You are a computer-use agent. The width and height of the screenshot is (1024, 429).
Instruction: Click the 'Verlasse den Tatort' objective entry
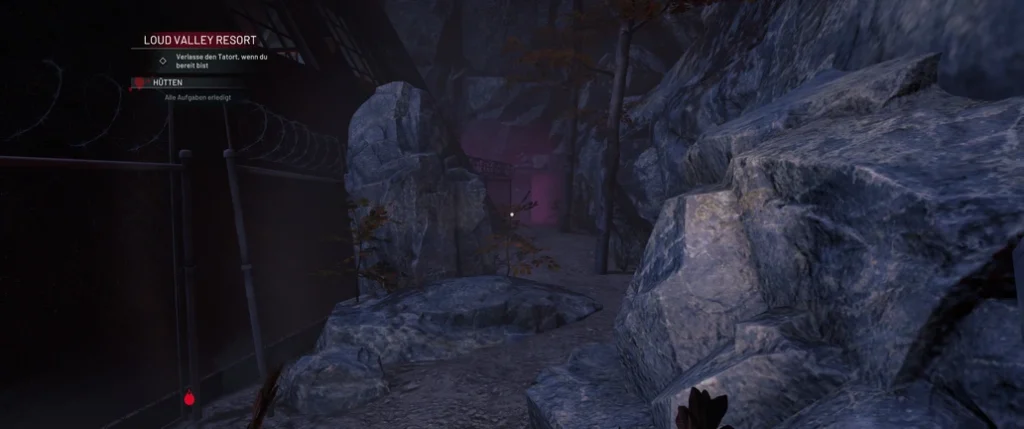pyautogui.click(x=221, y=61)
